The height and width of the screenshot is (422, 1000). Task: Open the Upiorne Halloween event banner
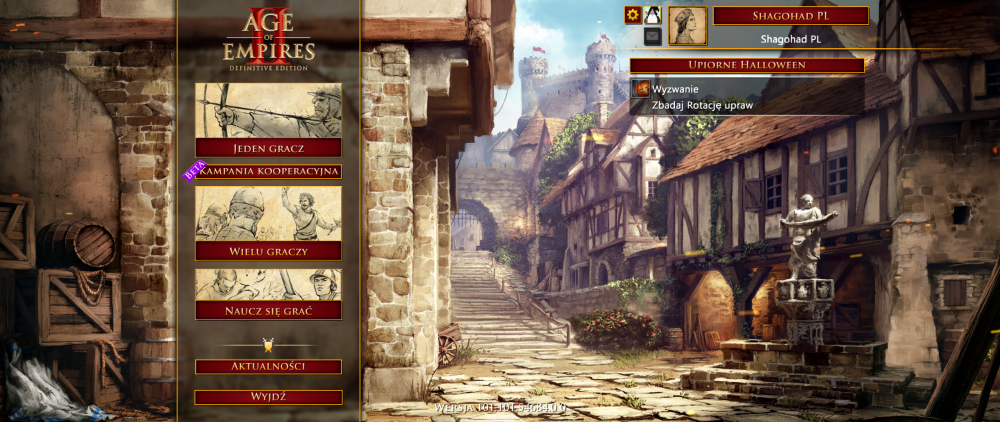click(747, 65)
